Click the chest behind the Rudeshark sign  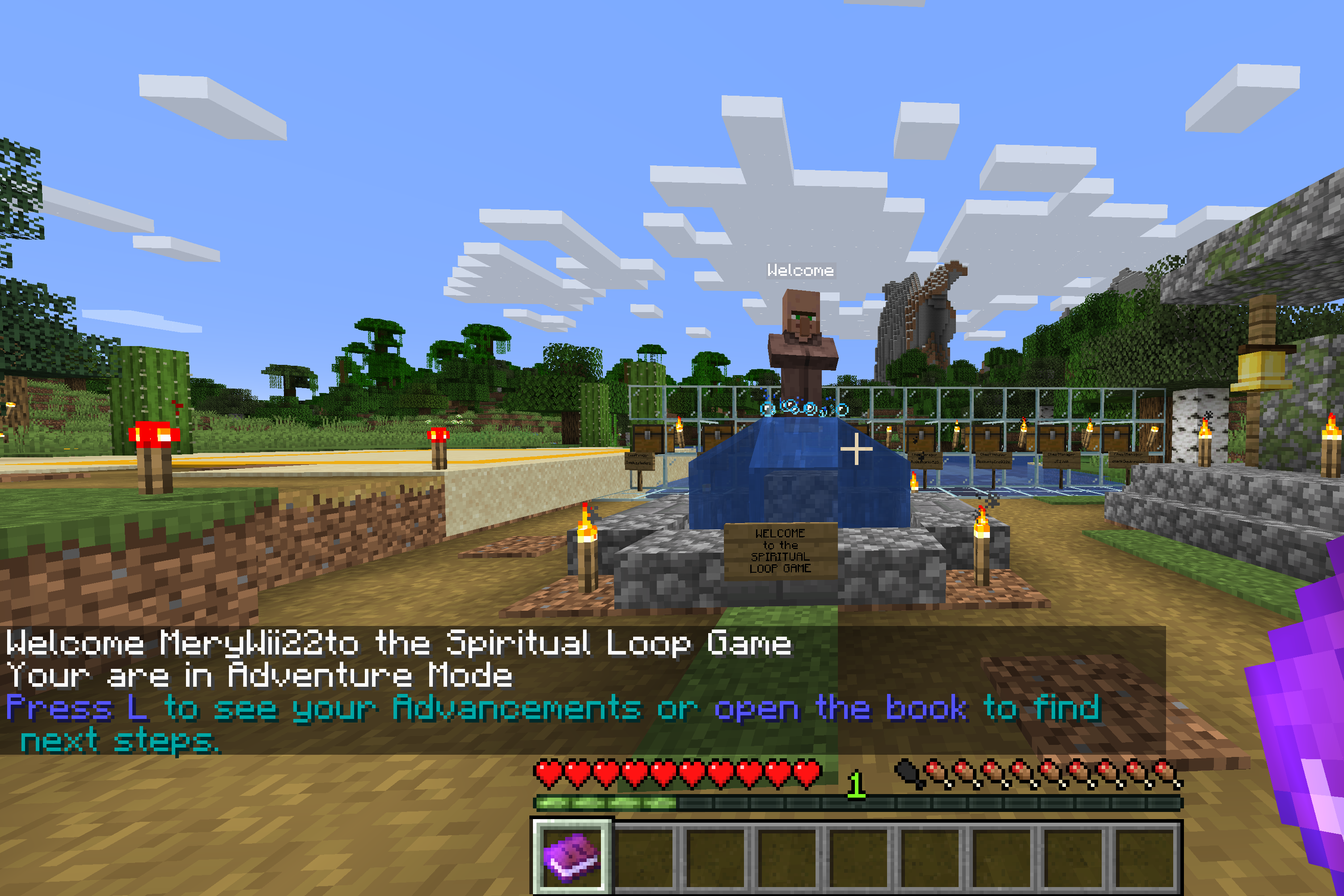point(921,438)
